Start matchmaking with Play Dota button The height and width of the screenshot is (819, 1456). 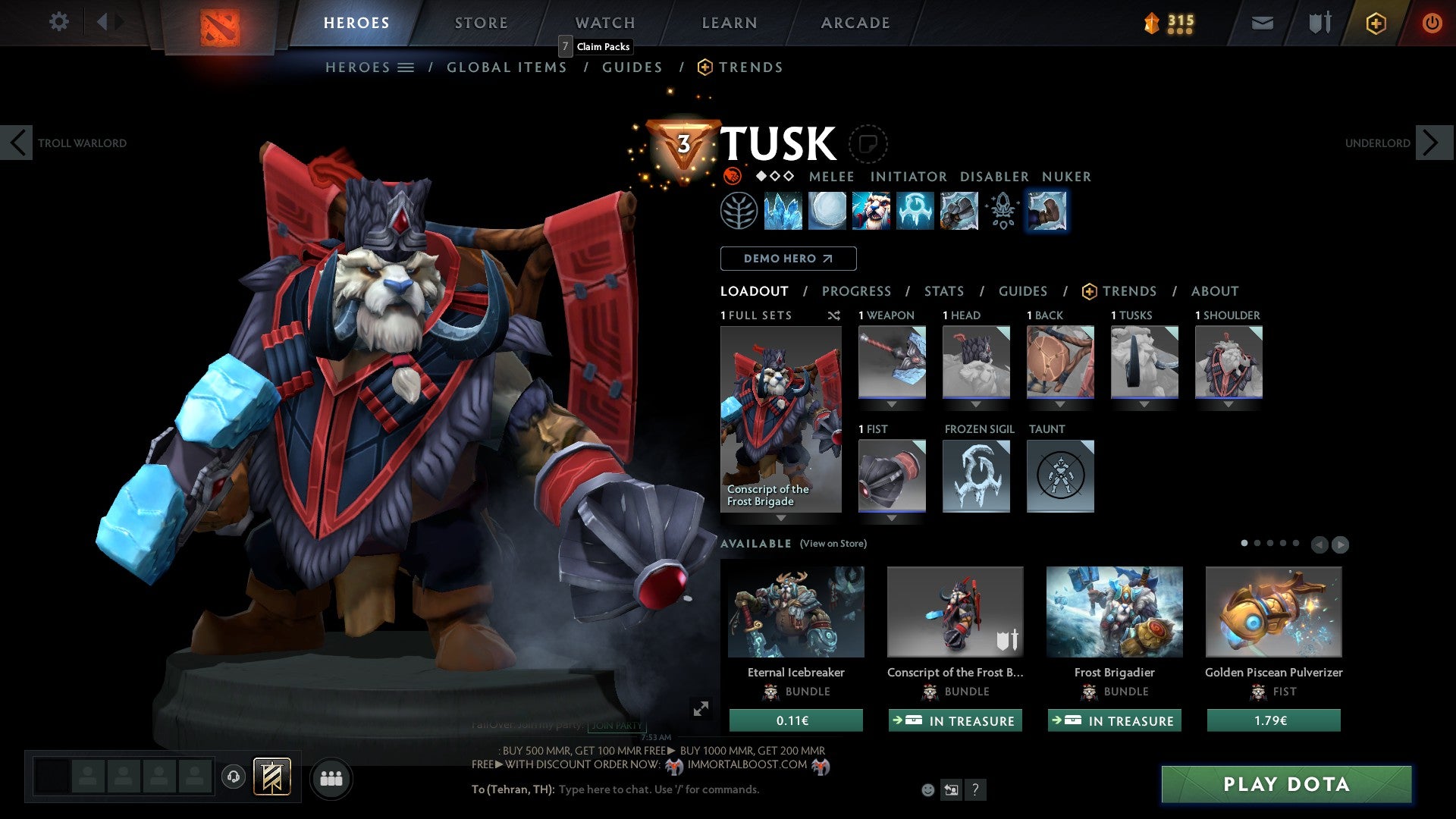pyautogui.click(x=1286, y=784)
